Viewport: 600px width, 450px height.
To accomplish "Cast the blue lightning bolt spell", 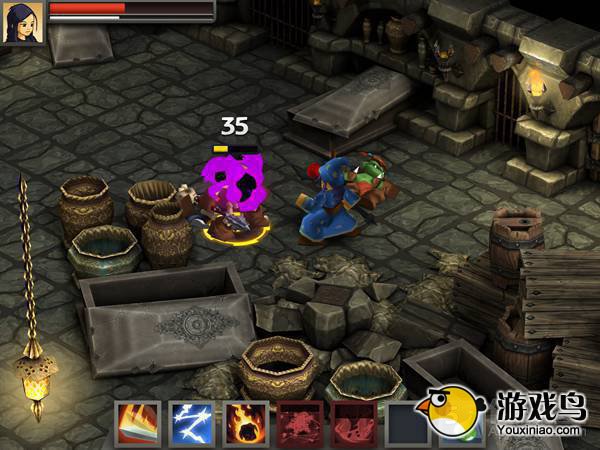I will tap(190, 423).
